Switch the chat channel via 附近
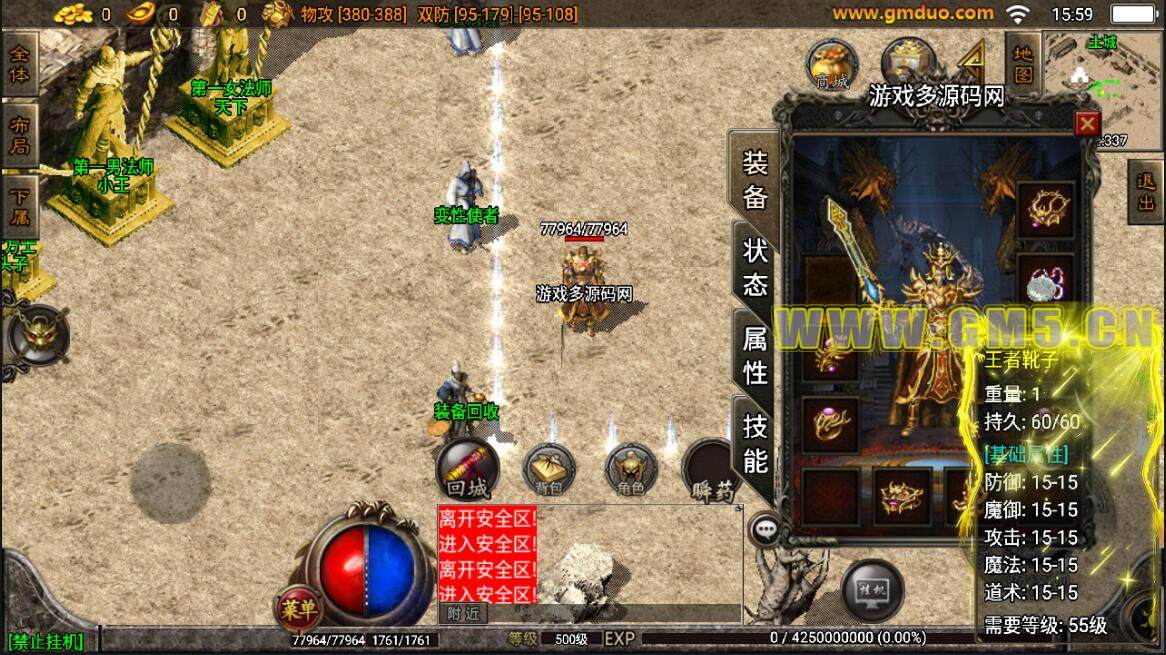This screenshot has width=1166, height=655. (463, 614)
